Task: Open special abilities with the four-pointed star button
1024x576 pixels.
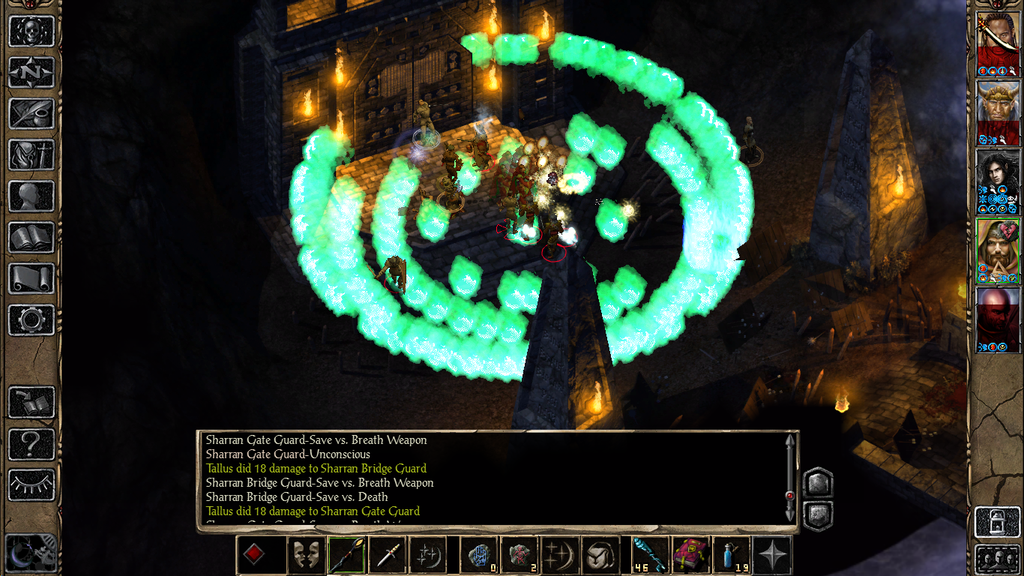Action: [x=773, y=555]
